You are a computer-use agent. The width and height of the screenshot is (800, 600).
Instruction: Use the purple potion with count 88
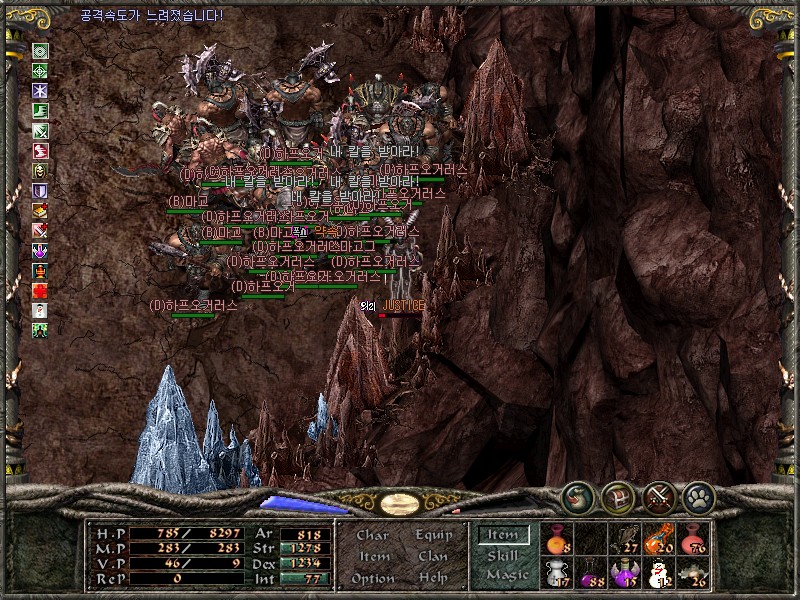(590, 574)
